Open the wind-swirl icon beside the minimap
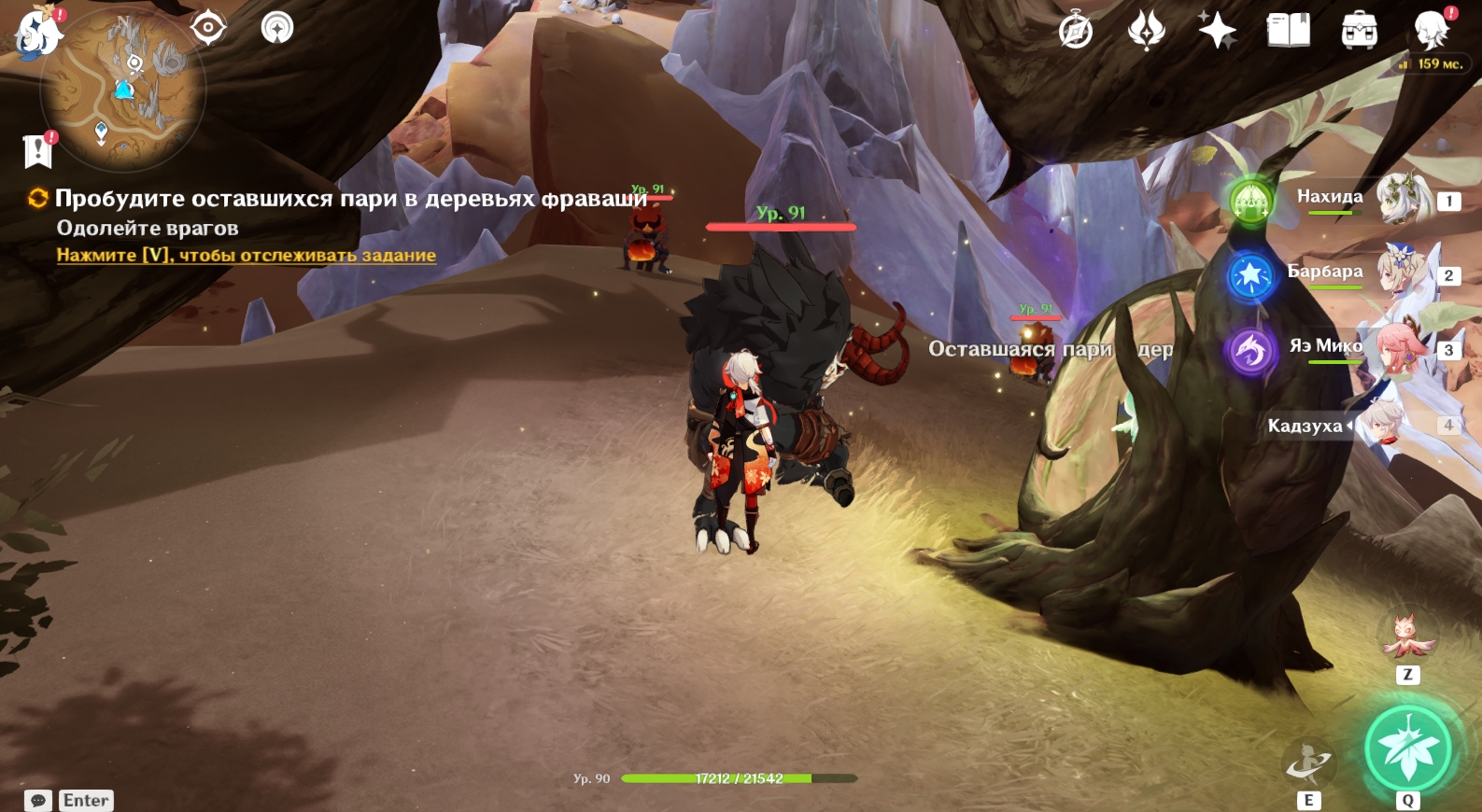This screenshot has width=1482, height=812. (276, 27)
